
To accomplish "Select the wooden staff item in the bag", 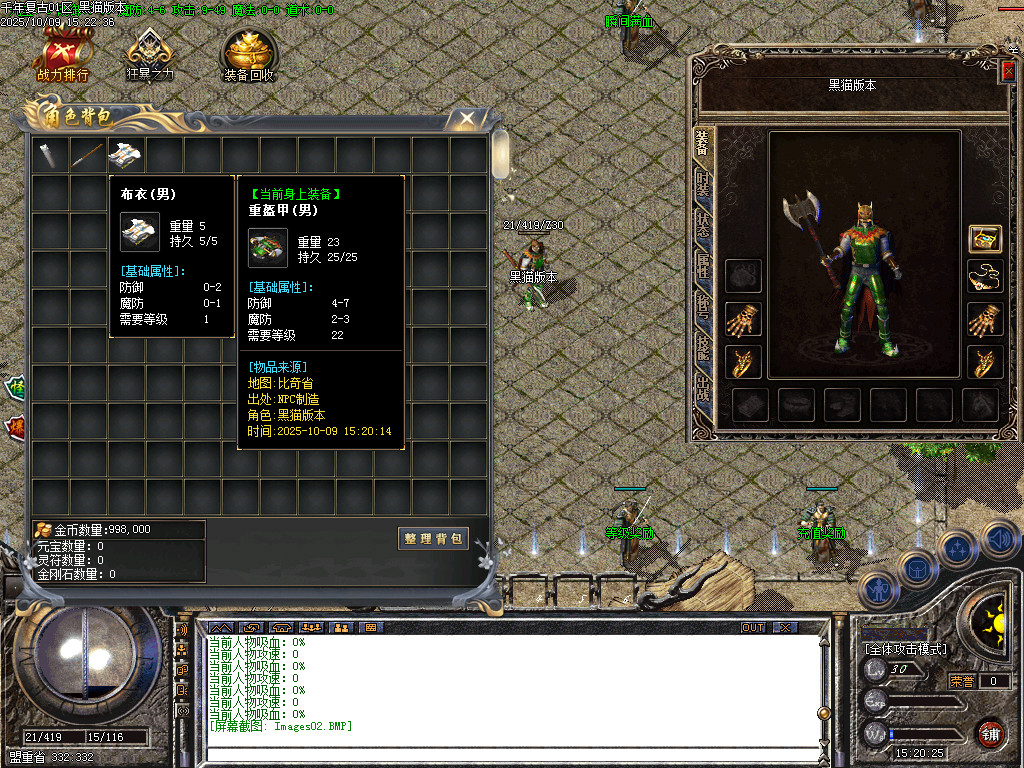I will 87,154.
